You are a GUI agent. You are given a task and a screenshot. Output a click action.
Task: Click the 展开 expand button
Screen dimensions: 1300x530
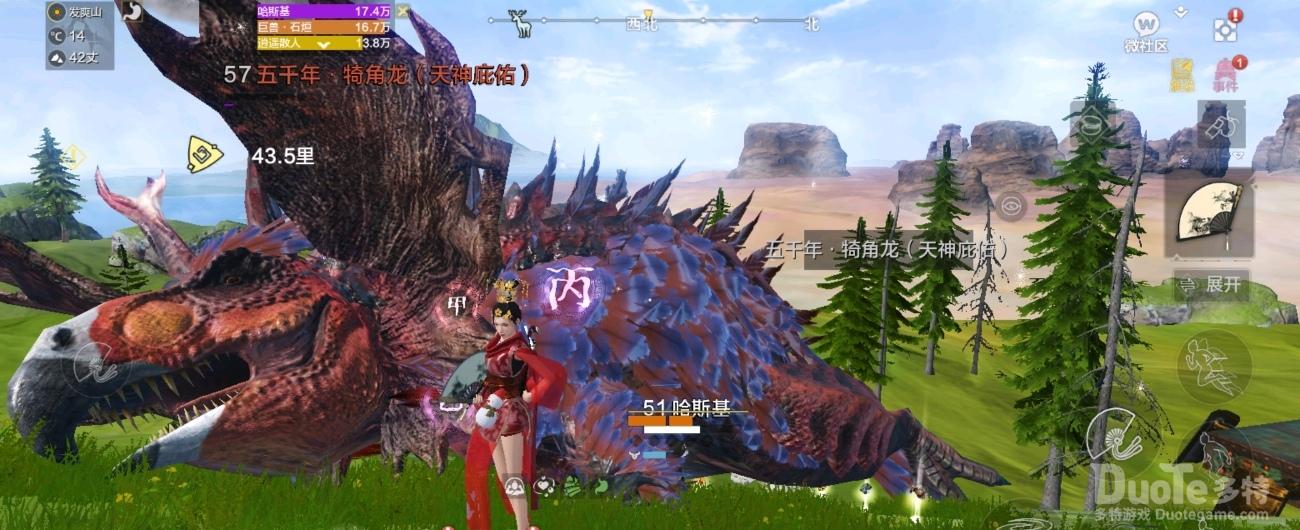(x=1210, y=285)
